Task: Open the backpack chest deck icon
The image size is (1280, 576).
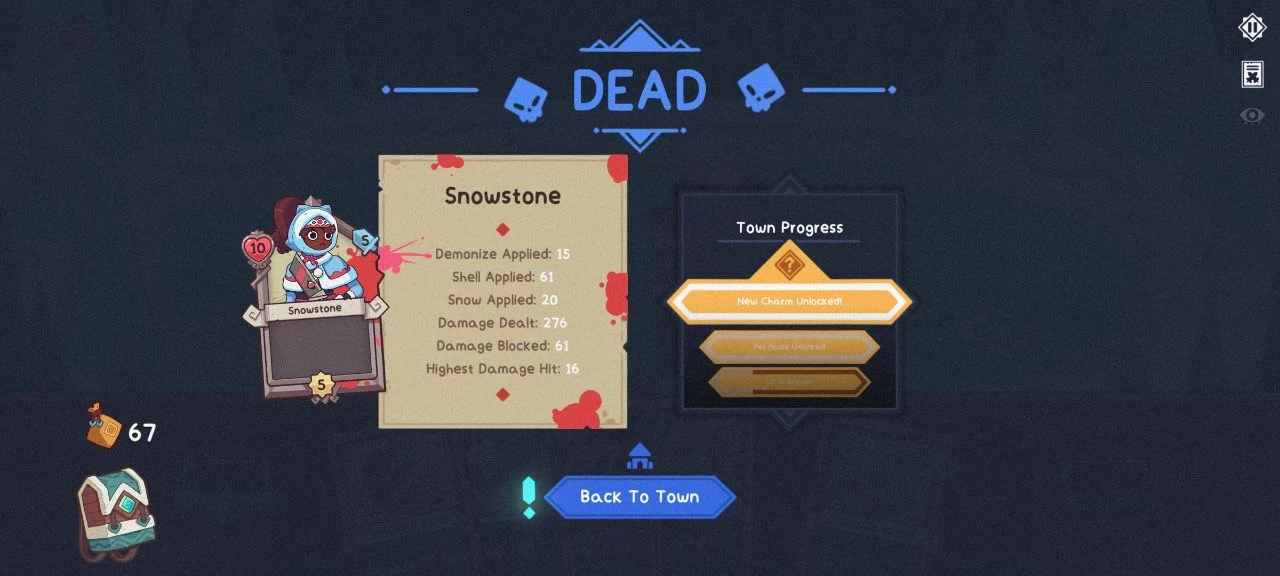Action: click(x=115, y=514)
